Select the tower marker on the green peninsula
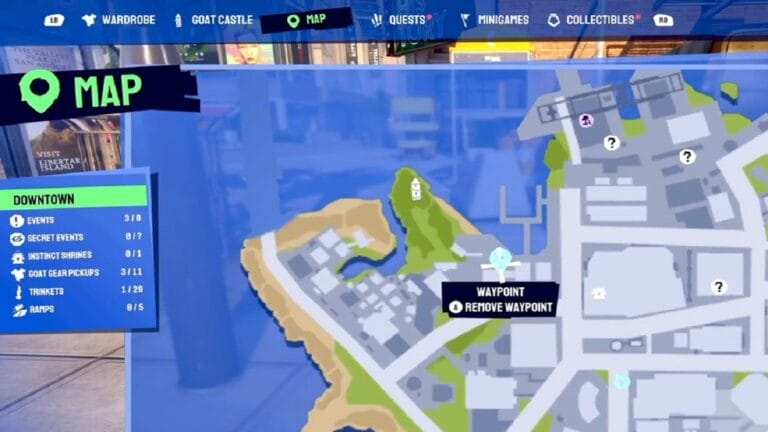 click(416, 188)
